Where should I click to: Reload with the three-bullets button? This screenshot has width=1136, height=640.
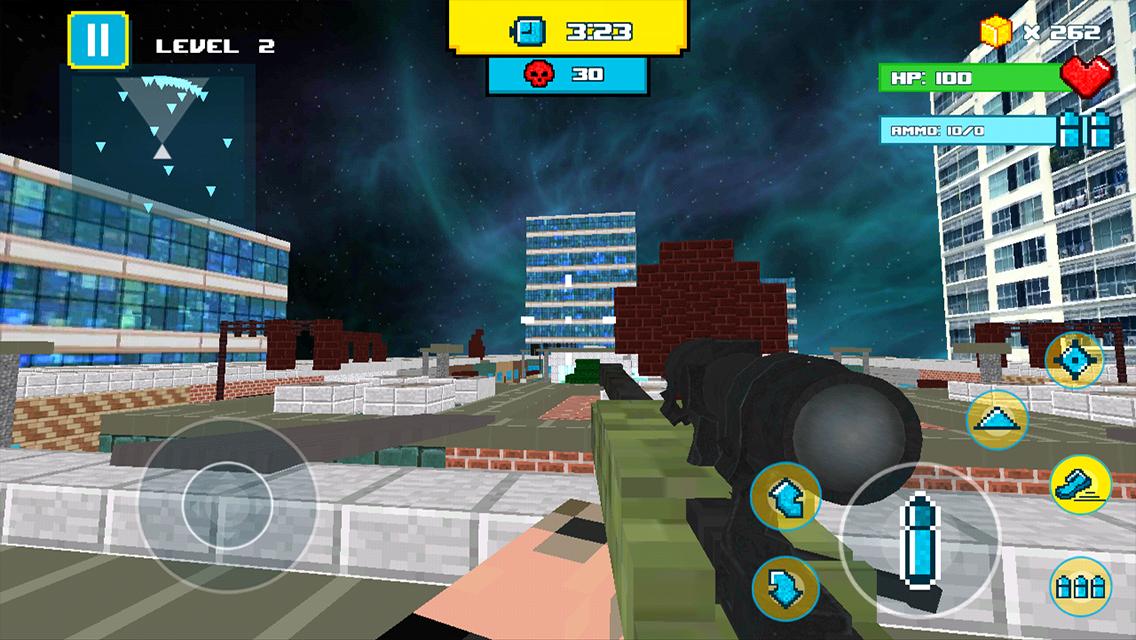(1081, 586)
